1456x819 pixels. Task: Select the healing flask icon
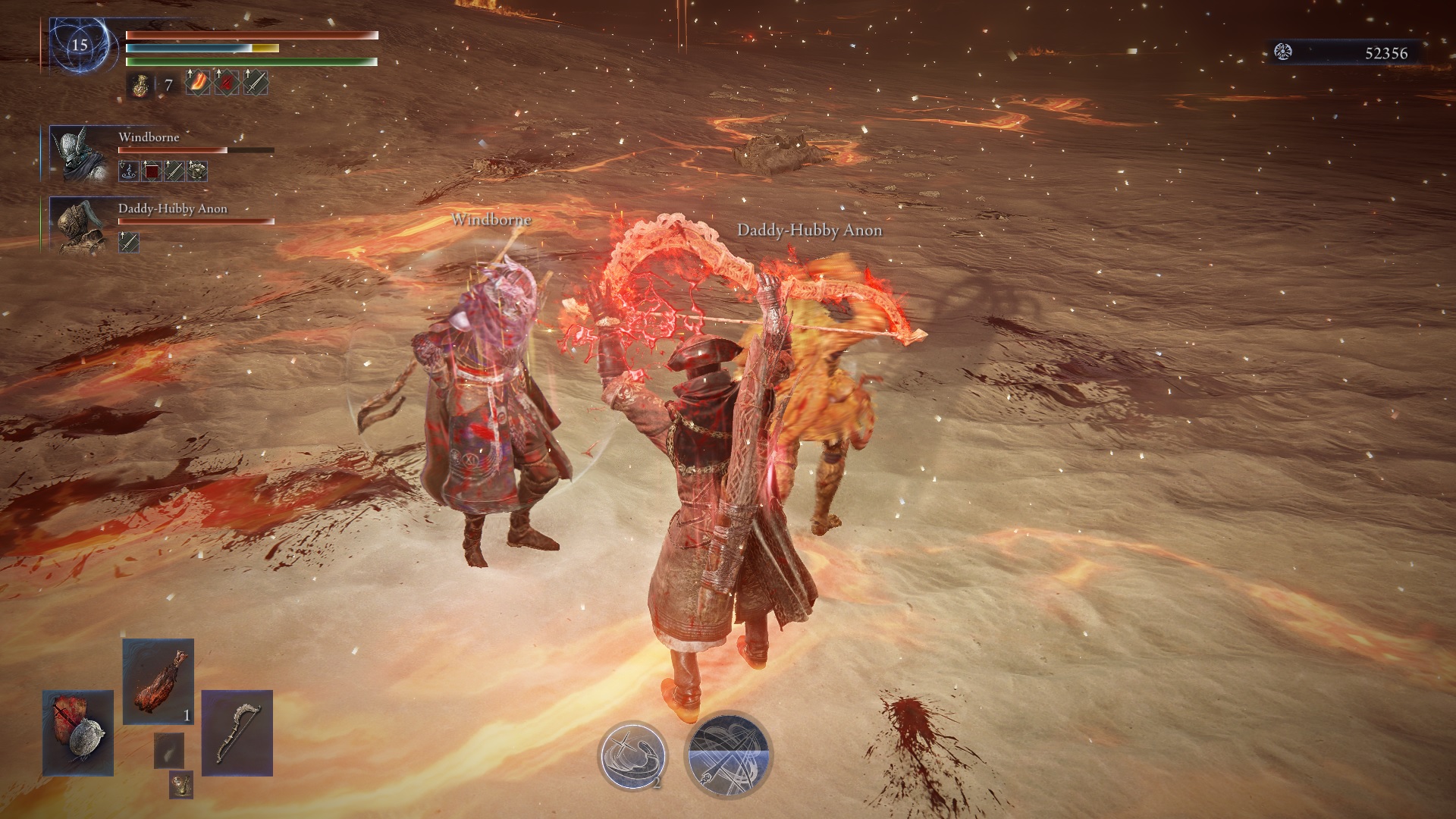pos(138,85)
